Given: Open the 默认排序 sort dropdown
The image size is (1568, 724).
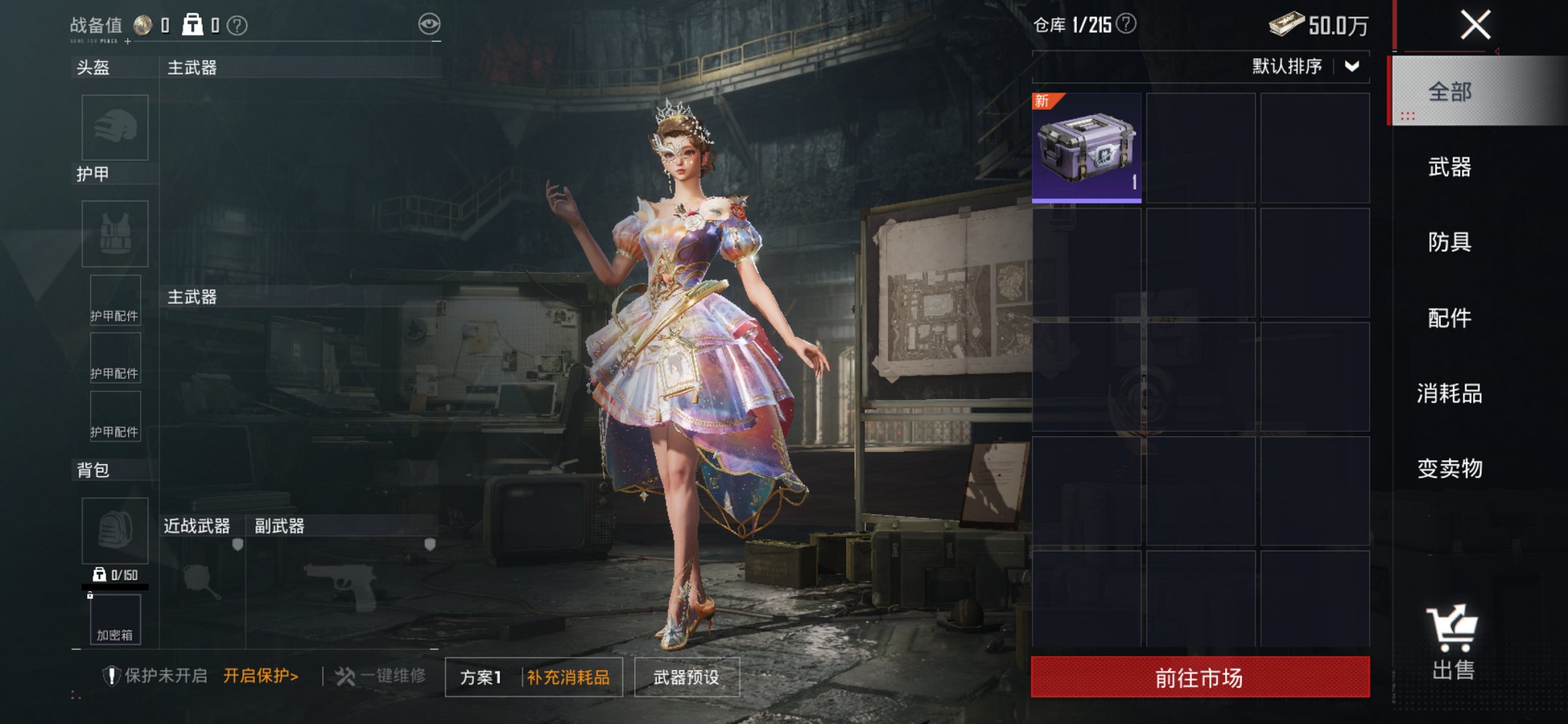Looking at the screenshot, I should point(1306,66).
